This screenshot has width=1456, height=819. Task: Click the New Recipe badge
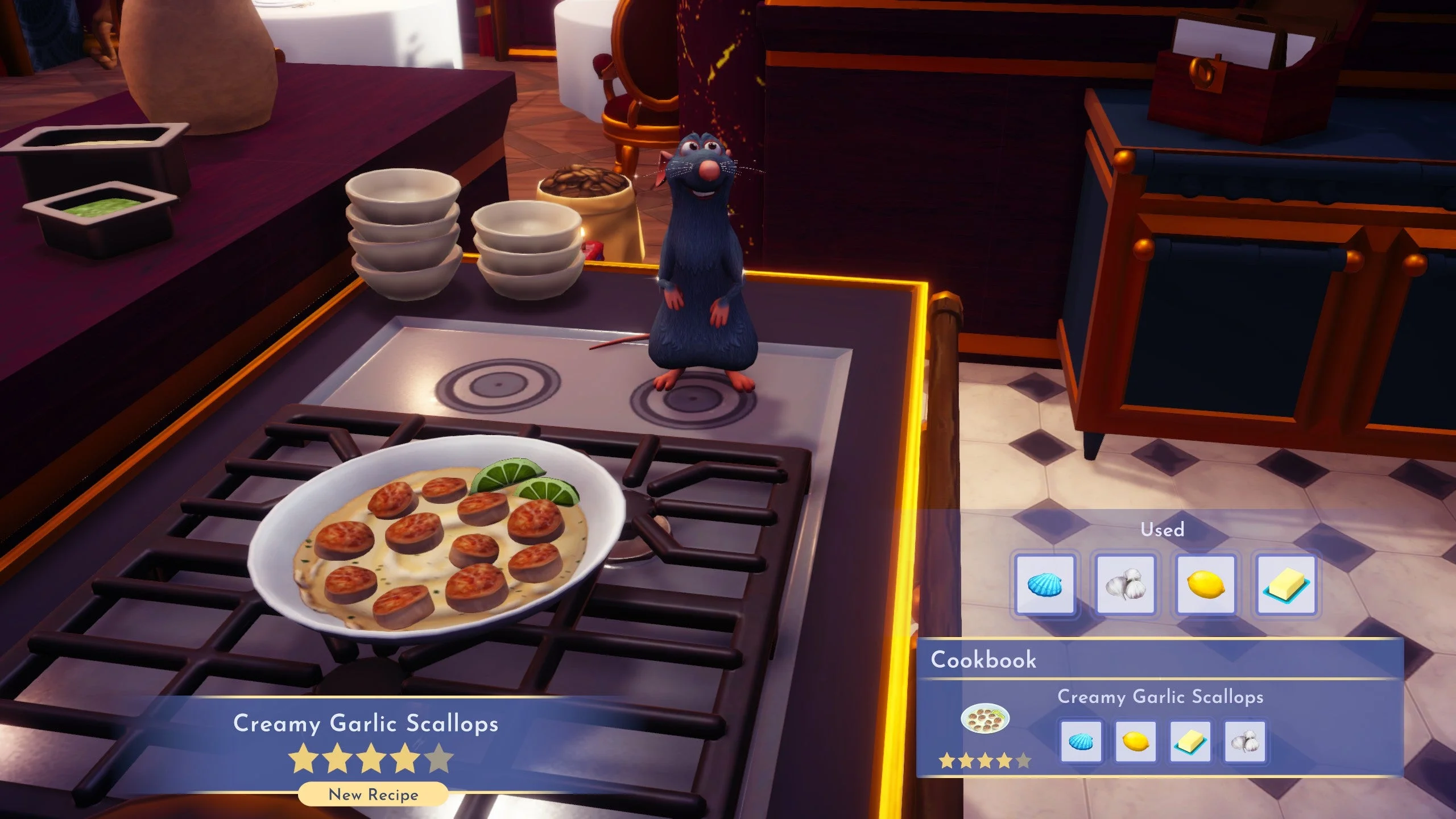pos(373,795)
